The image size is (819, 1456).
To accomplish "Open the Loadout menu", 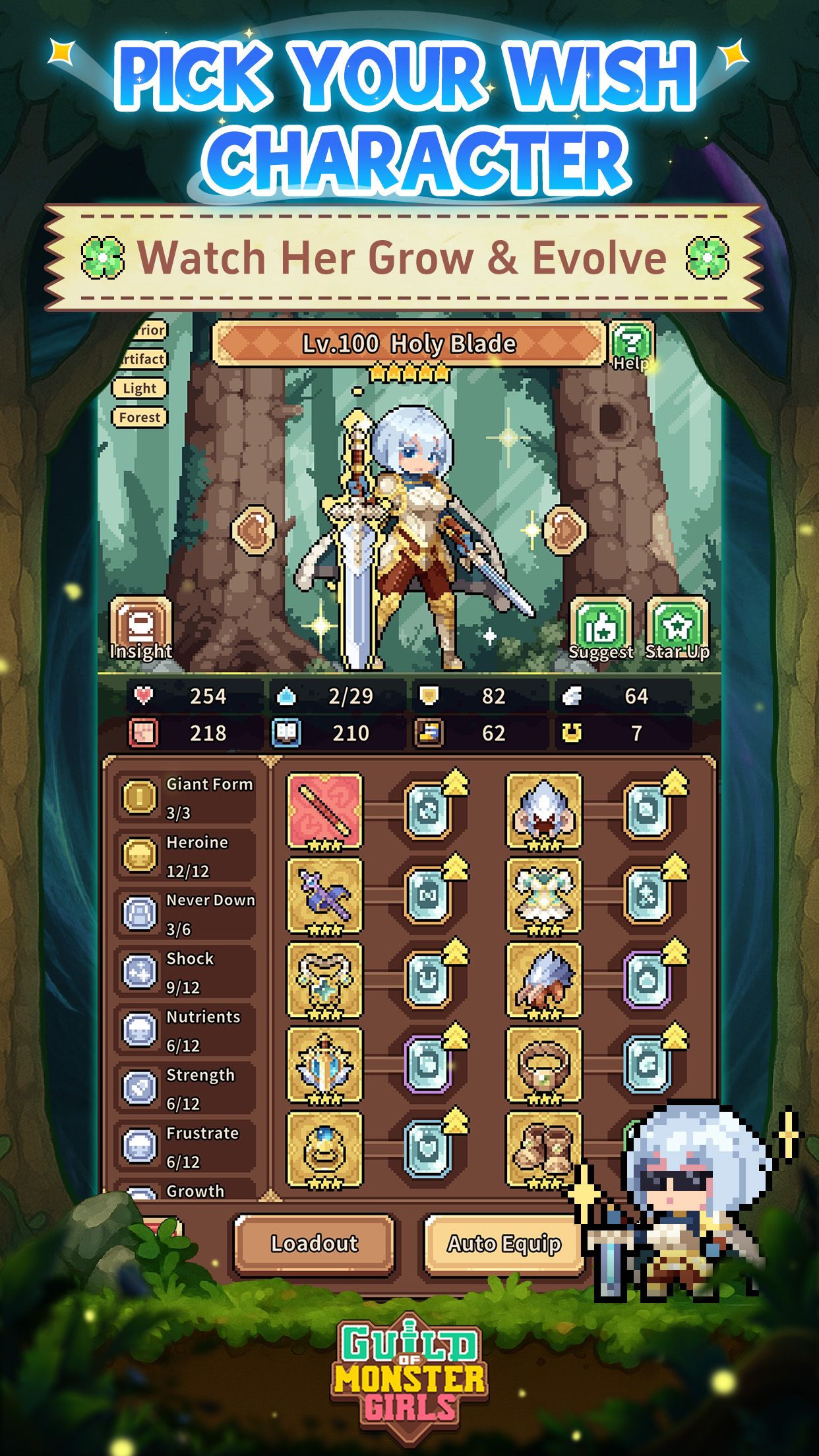I will (x=315, y=1244).
